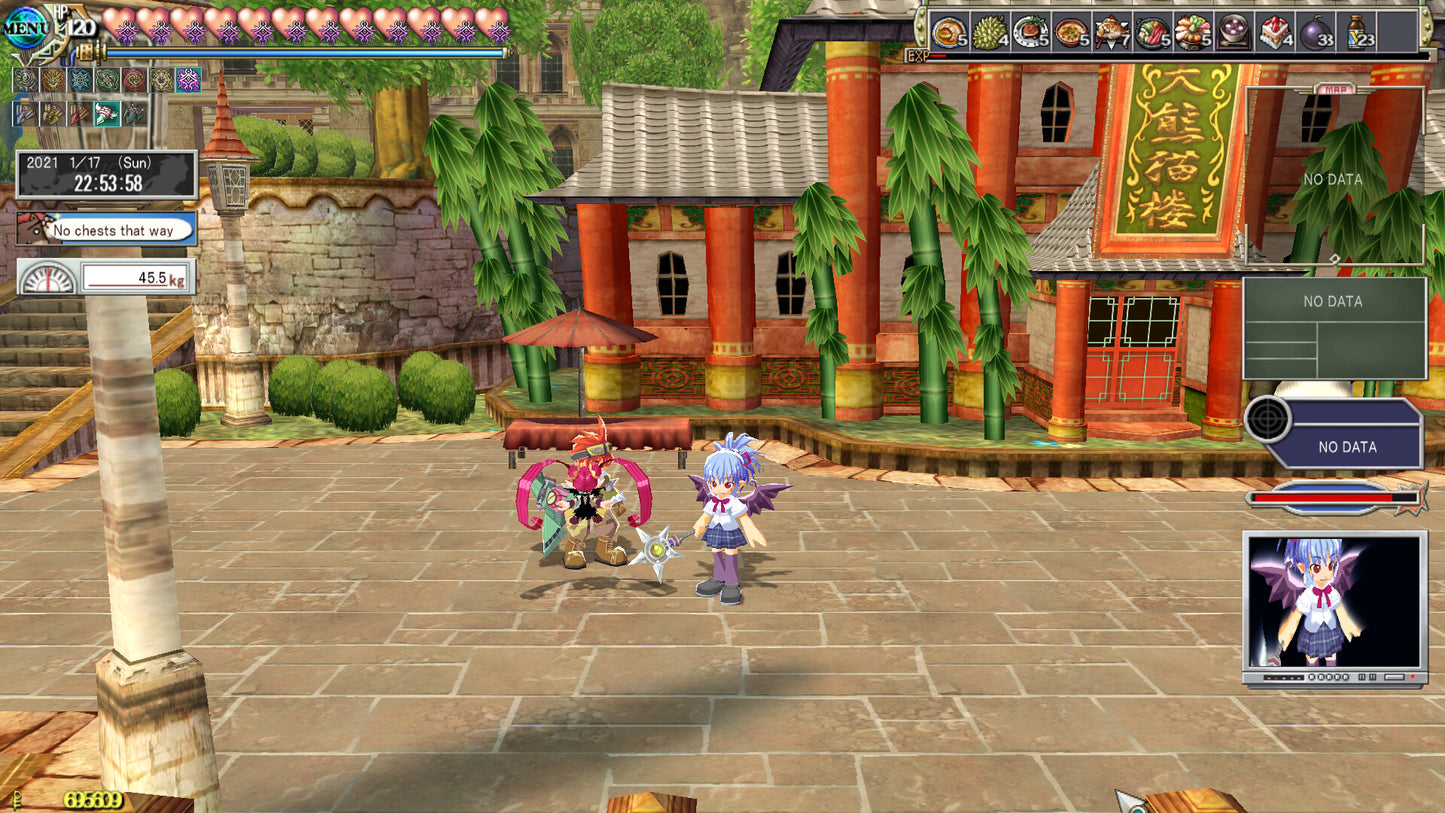Select the leftmost brown rune emblem icon
Screen dimensions: 1445x813
click(x=25, y=80)
